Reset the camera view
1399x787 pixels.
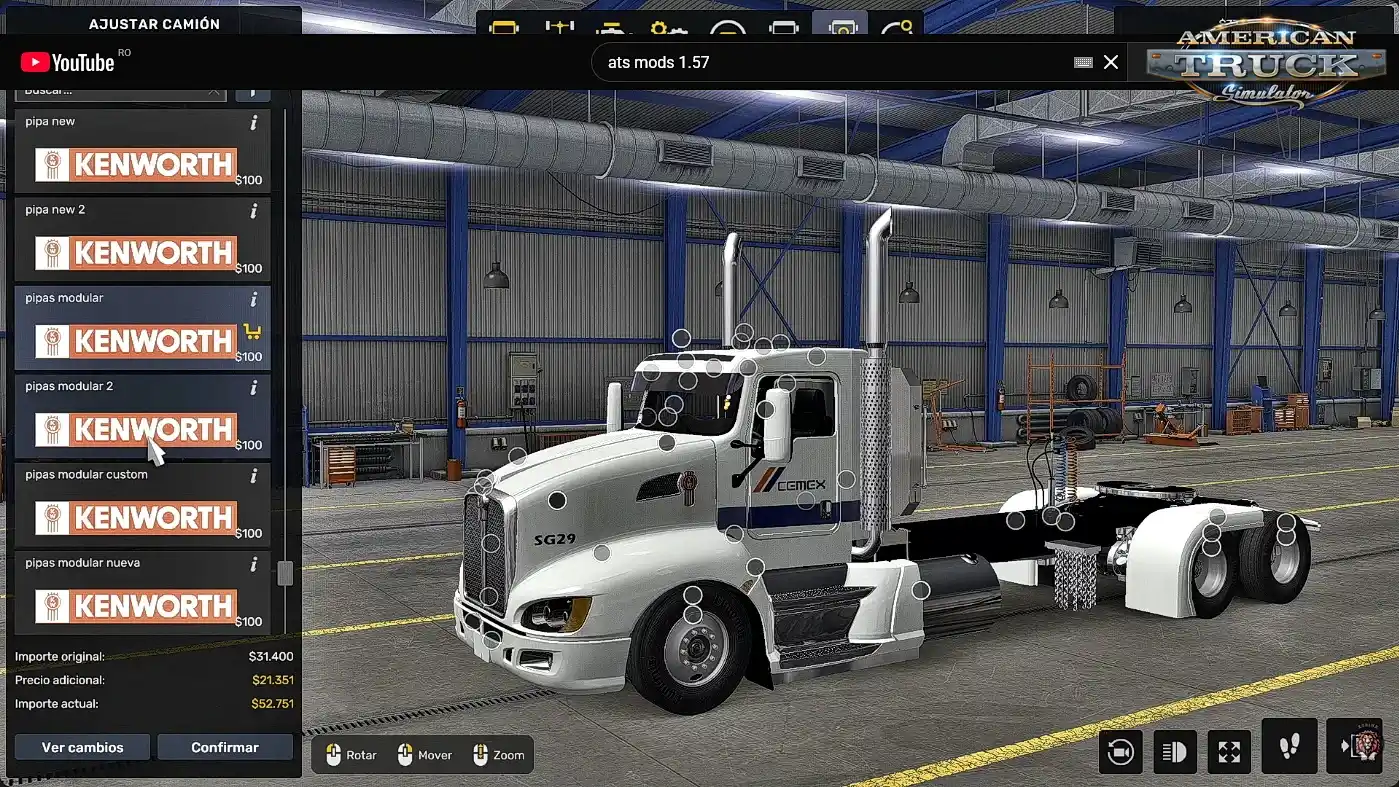coord(1120,751)
